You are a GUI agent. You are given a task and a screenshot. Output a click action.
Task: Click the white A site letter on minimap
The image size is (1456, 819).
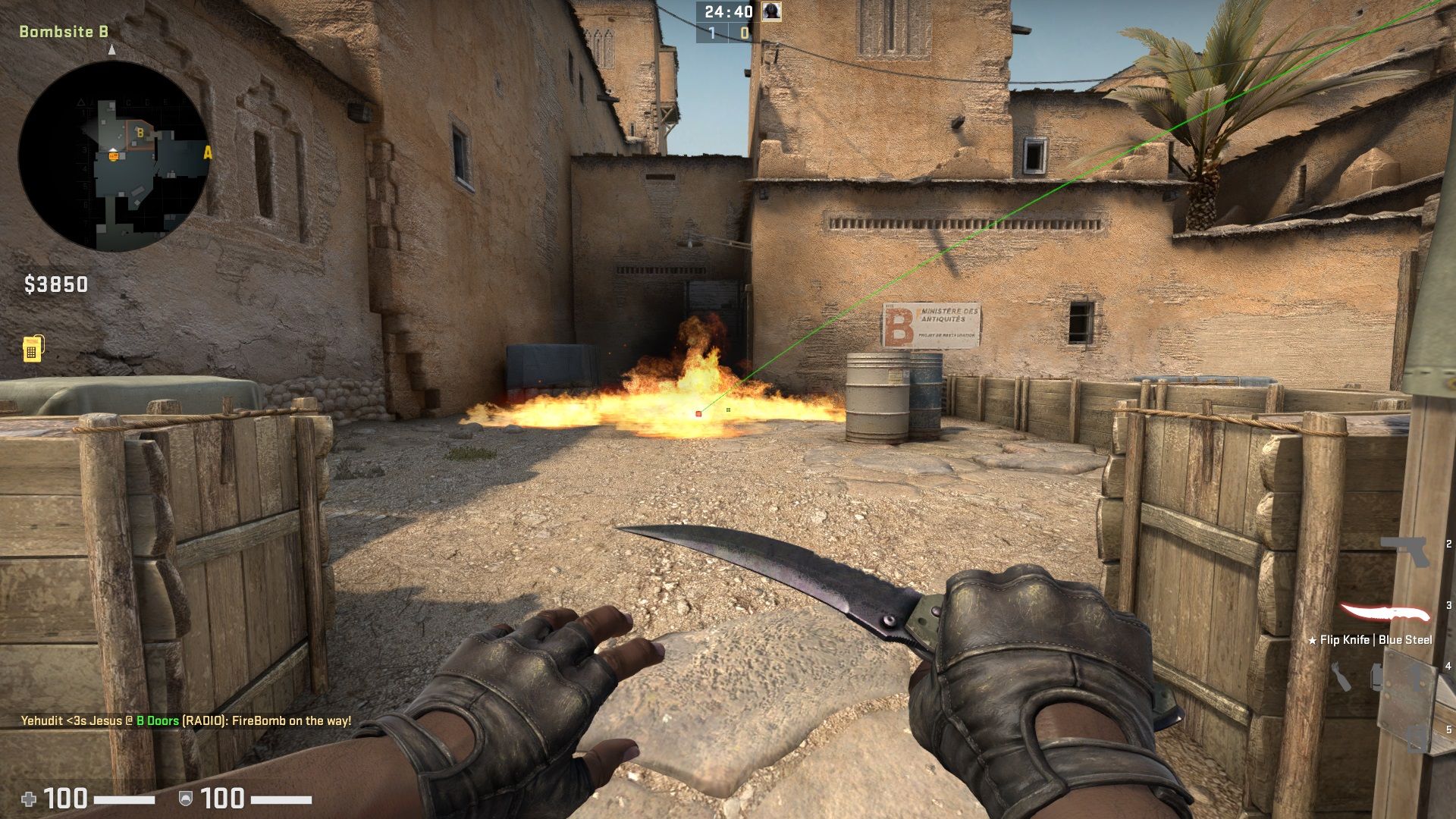pos(207,152)
